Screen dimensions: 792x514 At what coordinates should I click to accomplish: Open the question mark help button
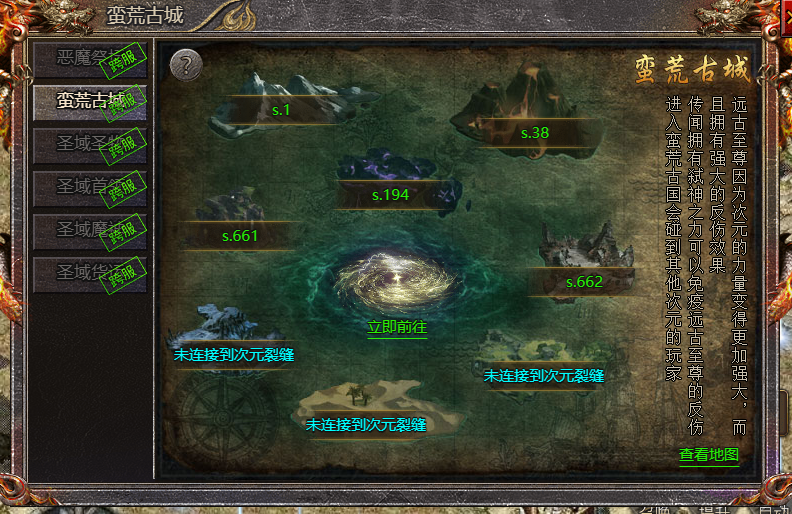pyautogui.click(x=186, y=65)
